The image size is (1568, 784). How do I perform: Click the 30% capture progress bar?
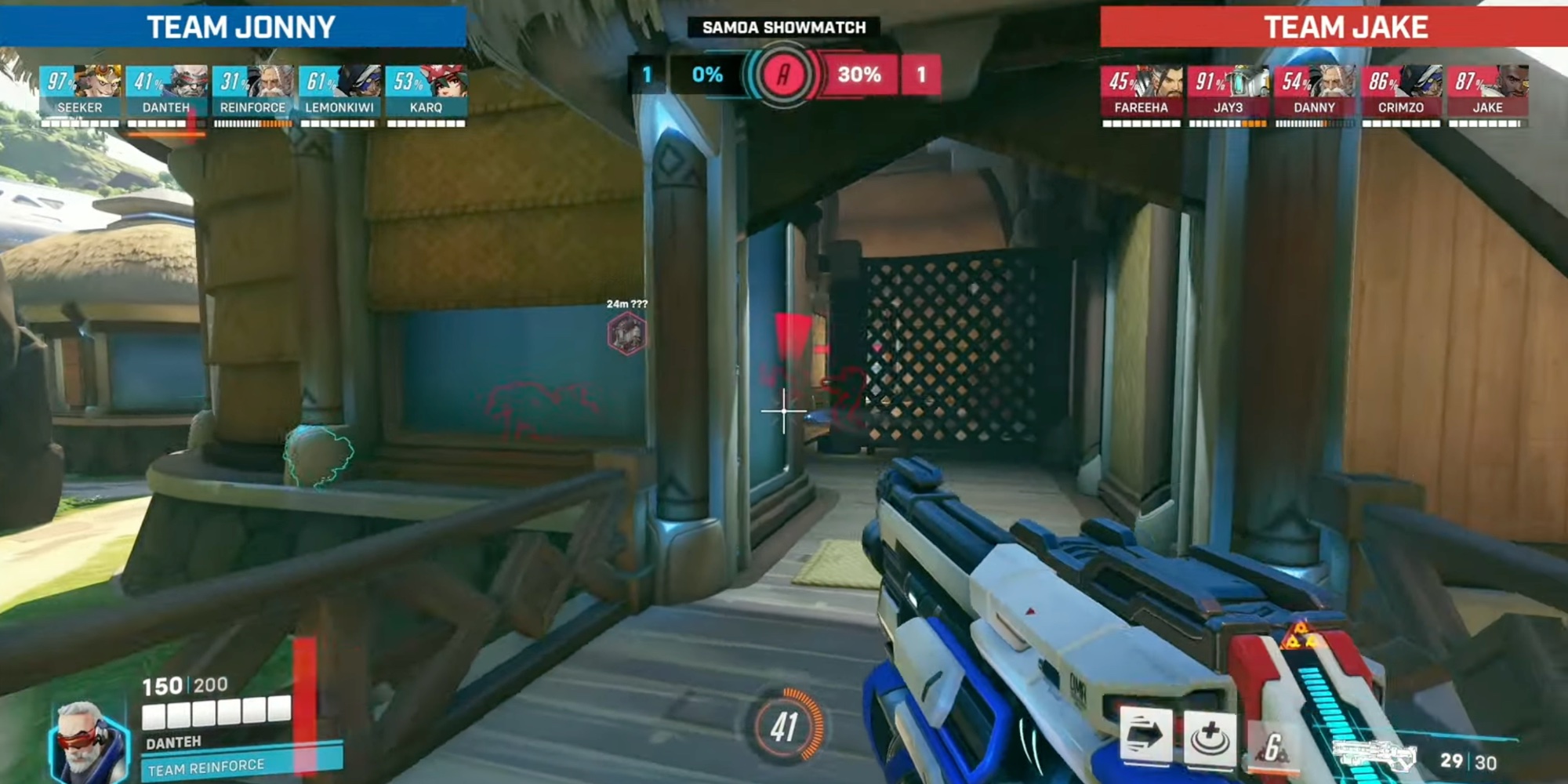[861, 76]
